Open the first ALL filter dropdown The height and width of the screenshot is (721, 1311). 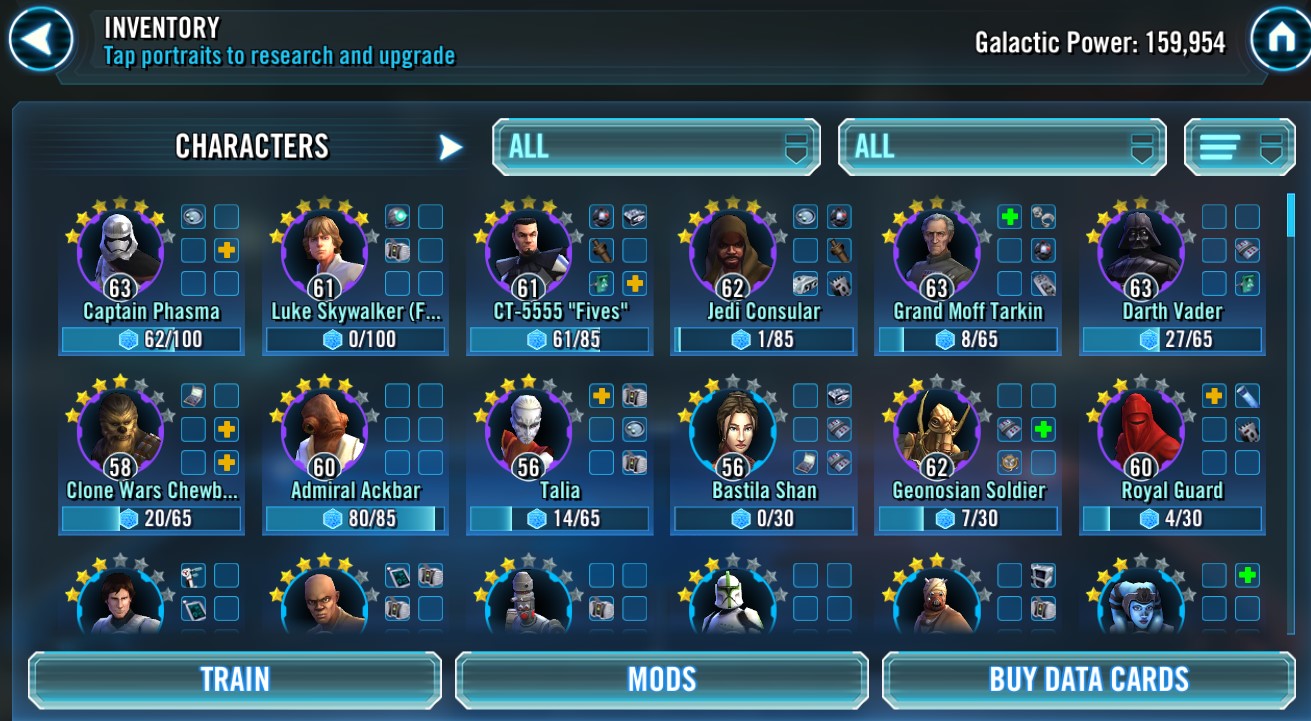point(655,146)
